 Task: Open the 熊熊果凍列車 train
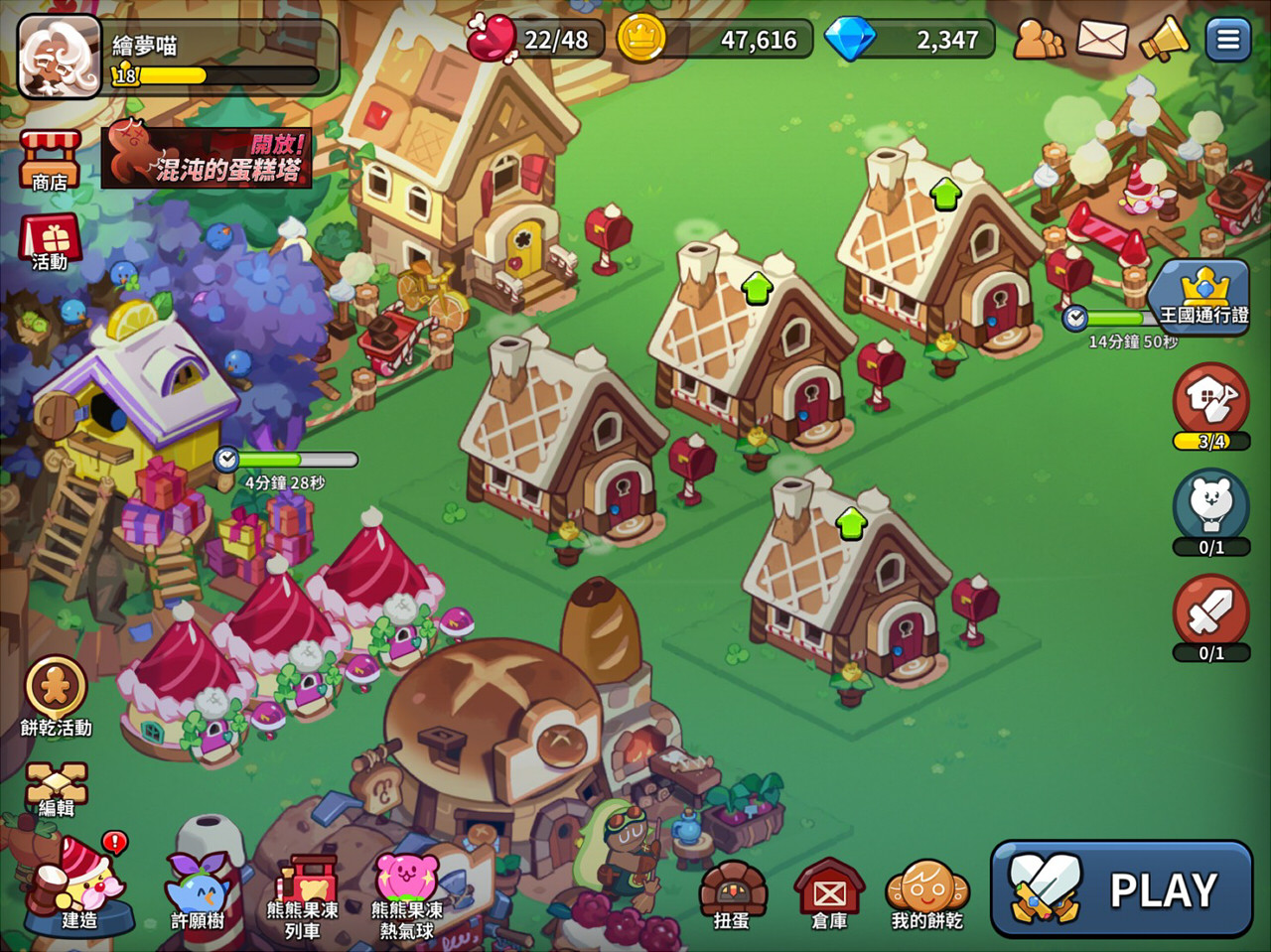302,893
